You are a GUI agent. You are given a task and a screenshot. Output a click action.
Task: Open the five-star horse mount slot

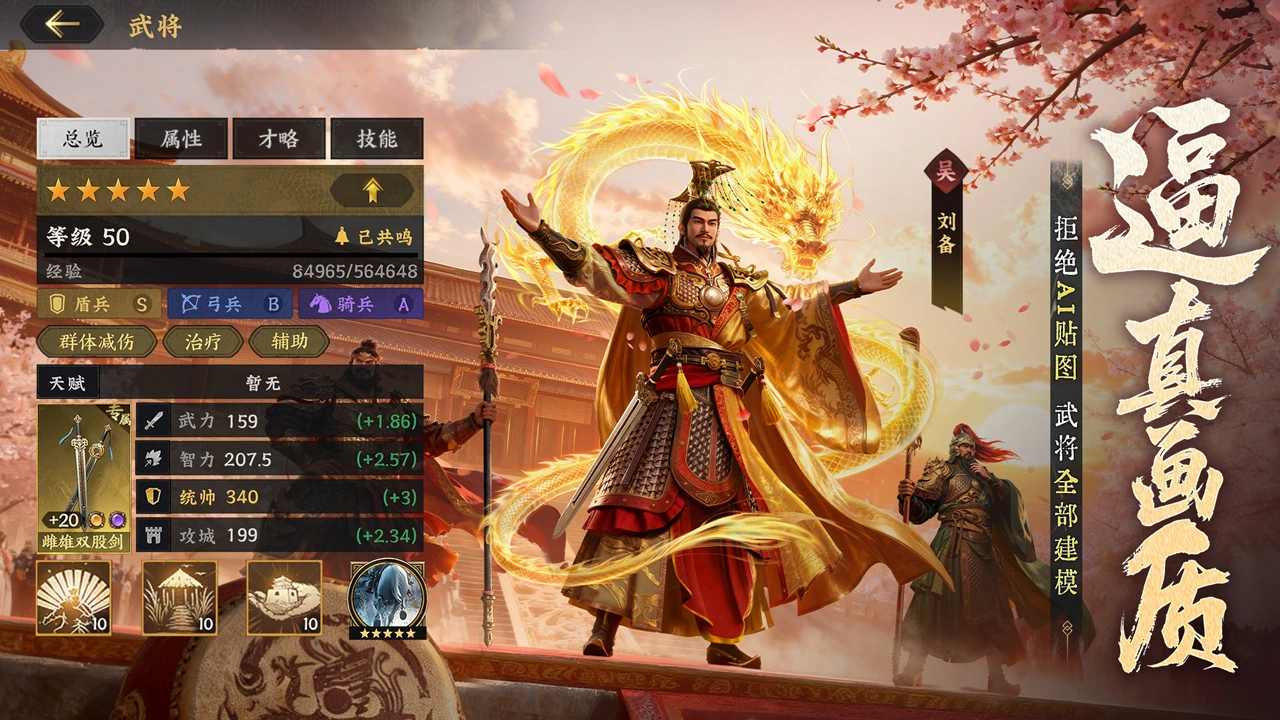[387, 598]
